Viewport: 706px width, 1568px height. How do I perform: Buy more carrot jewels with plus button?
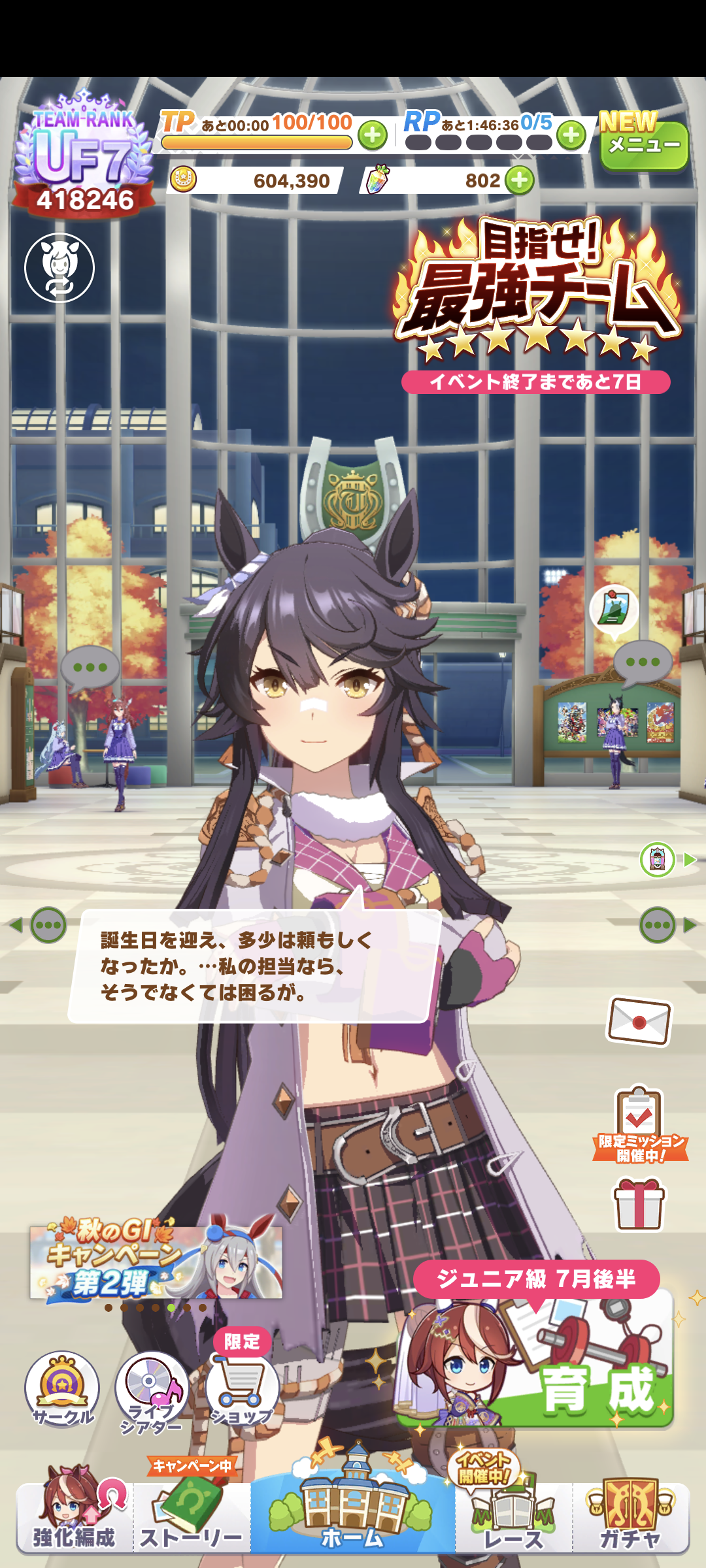[520, 180]
